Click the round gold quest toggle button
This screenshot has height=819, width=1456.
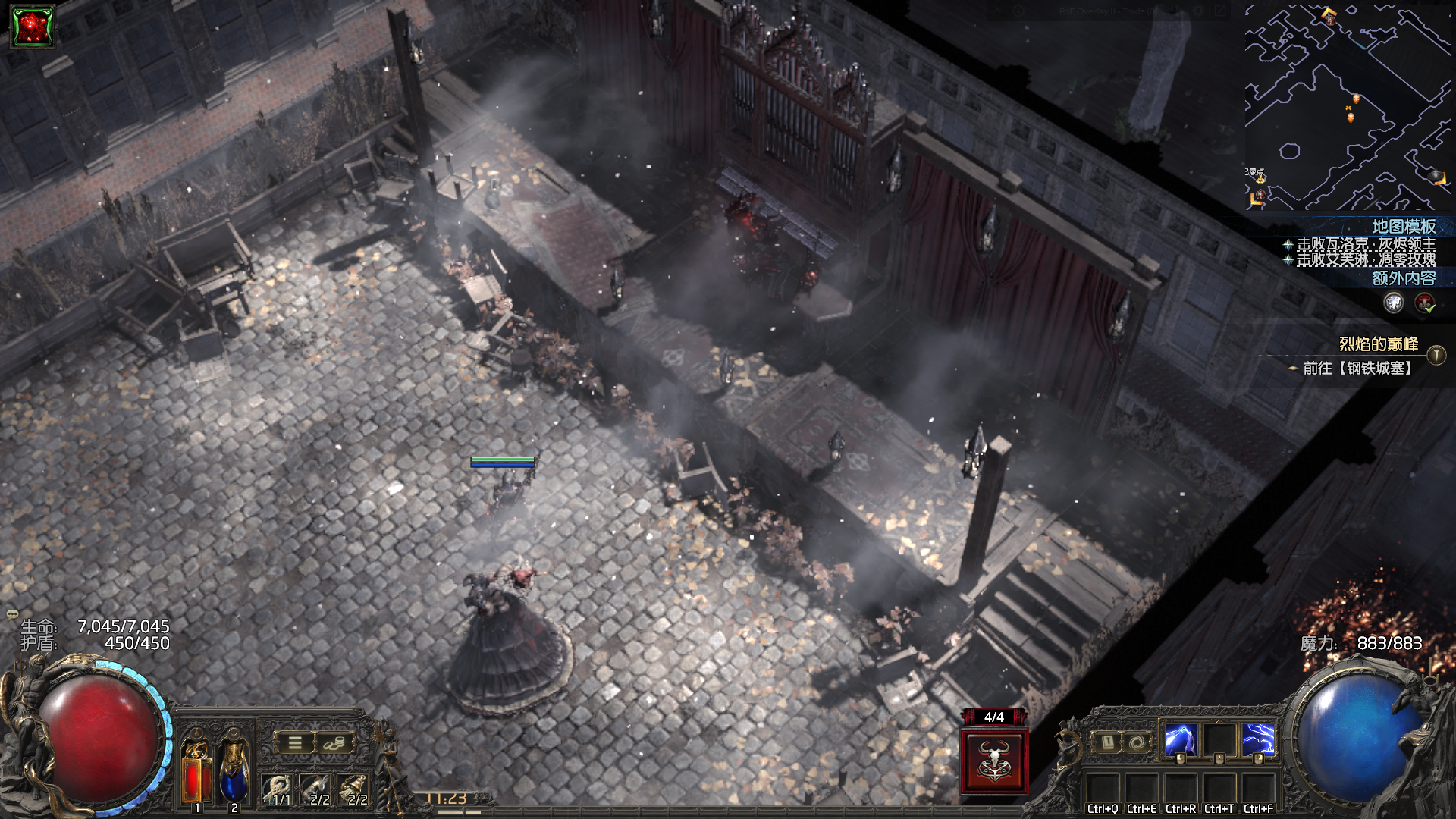click(x=1436, y=355)
